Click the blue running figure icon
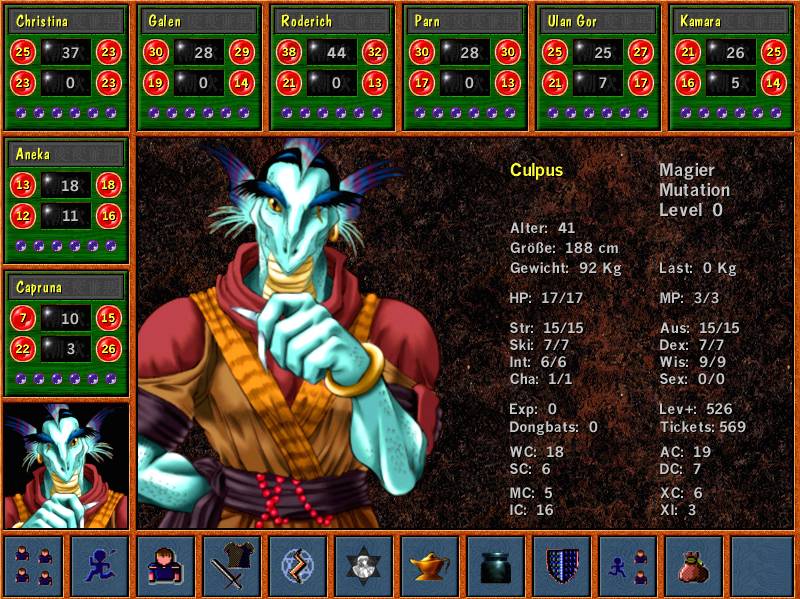The height and width of the screenshot is (599, 800). pyautogui.click(x=100, y=566)
